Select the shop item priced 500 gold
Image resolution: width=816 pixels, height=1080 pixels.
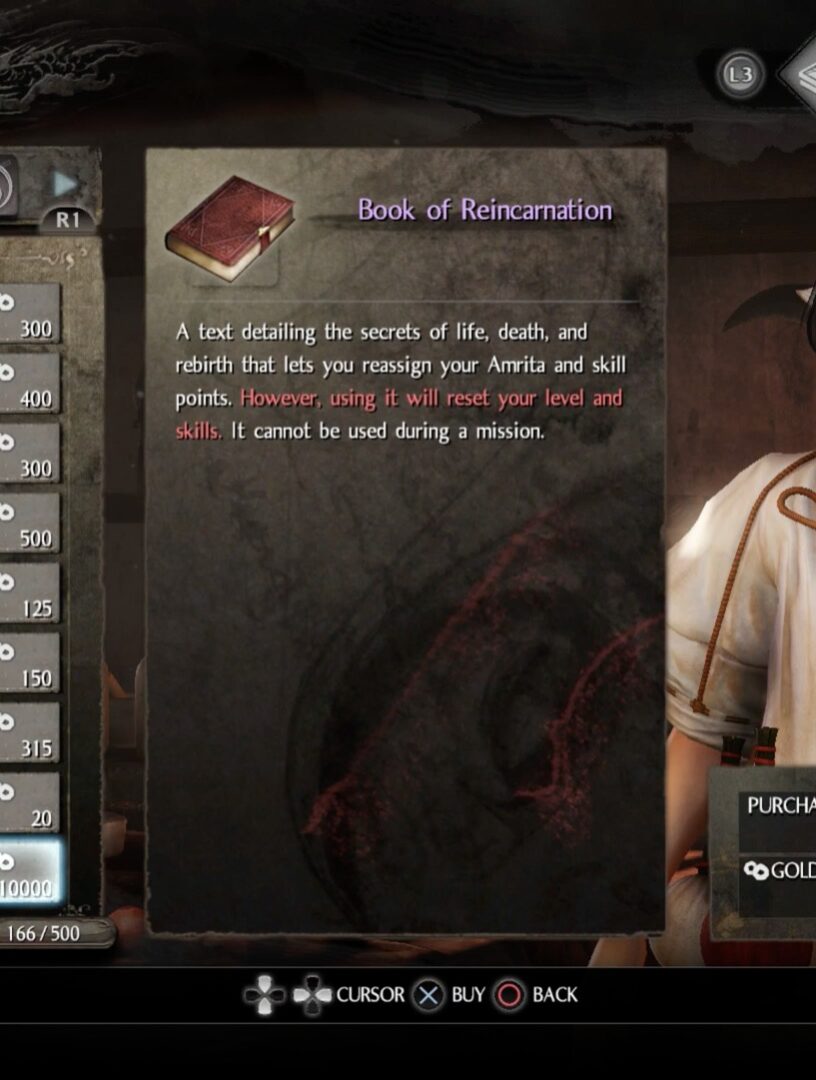(28, 523)
